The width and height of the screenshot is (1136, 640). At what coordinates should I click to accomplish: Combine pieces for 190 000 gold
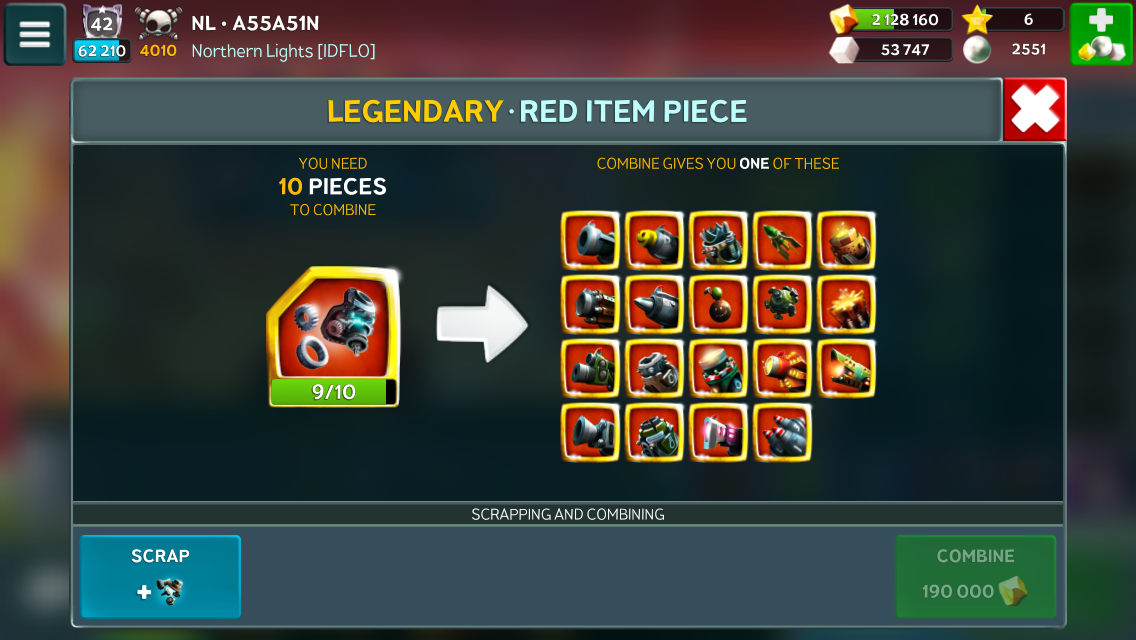(x=975, y=576)
